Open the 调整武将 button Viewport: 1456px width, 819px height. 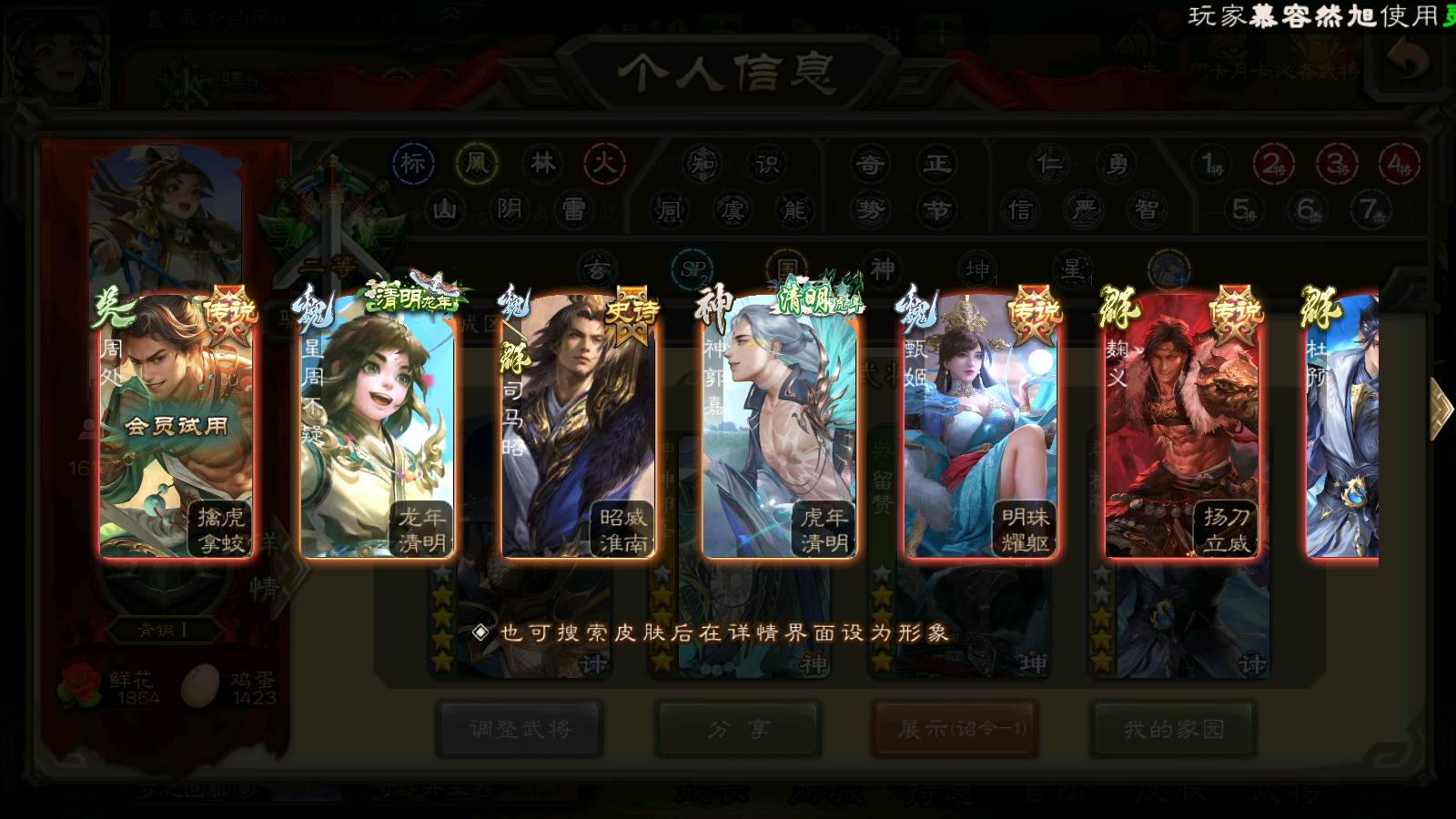[520, 729]
